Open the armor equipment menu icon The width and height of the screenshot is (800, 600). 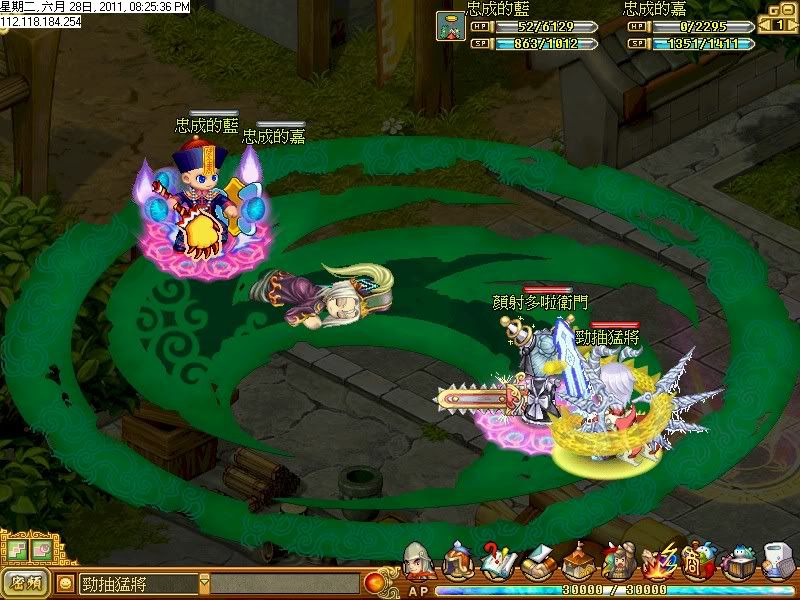[x=458, y=562]
